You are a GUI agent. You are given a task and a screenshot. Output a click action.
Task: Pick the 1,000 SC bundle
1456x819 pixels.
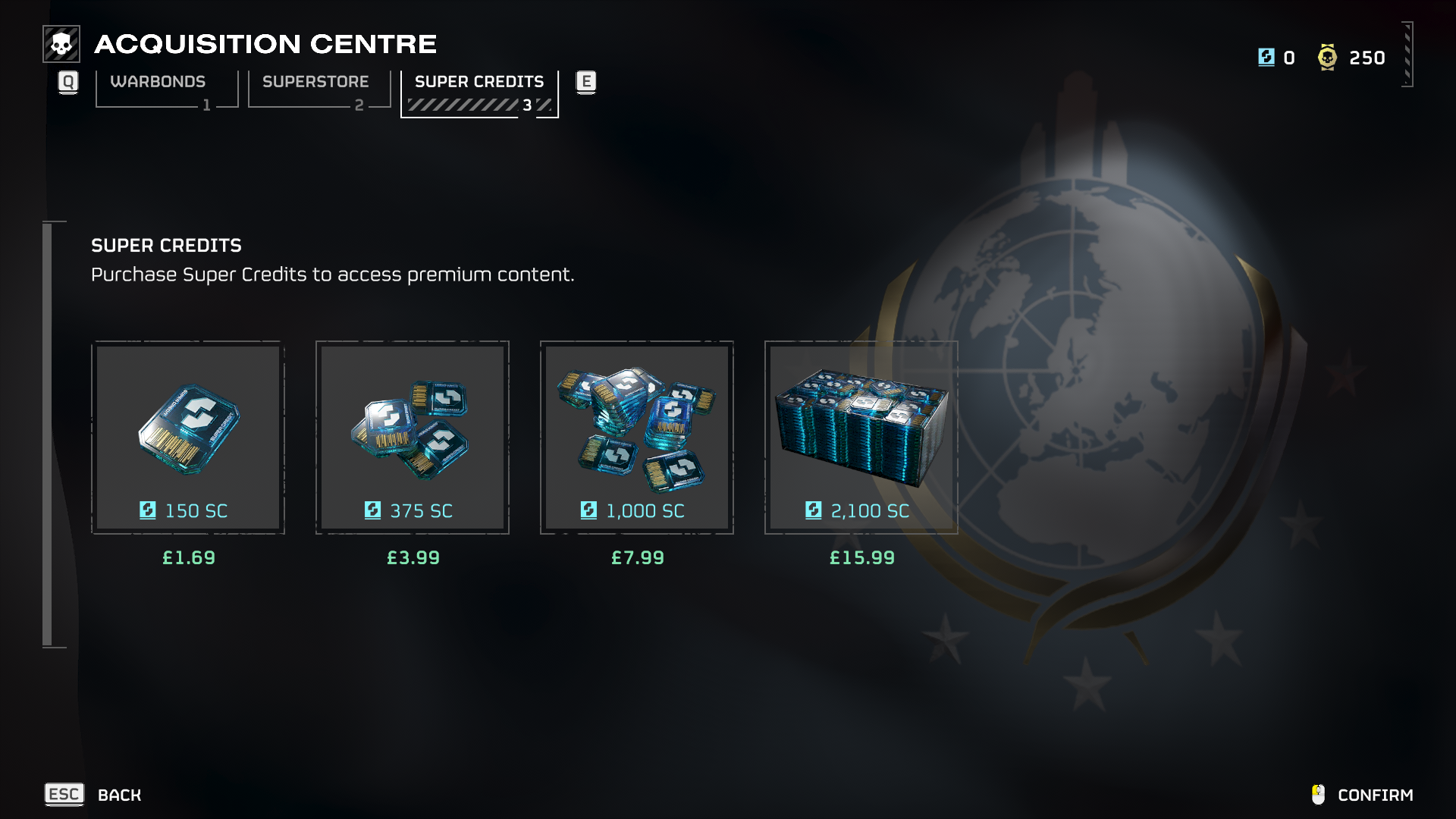[x=637, y=438]
